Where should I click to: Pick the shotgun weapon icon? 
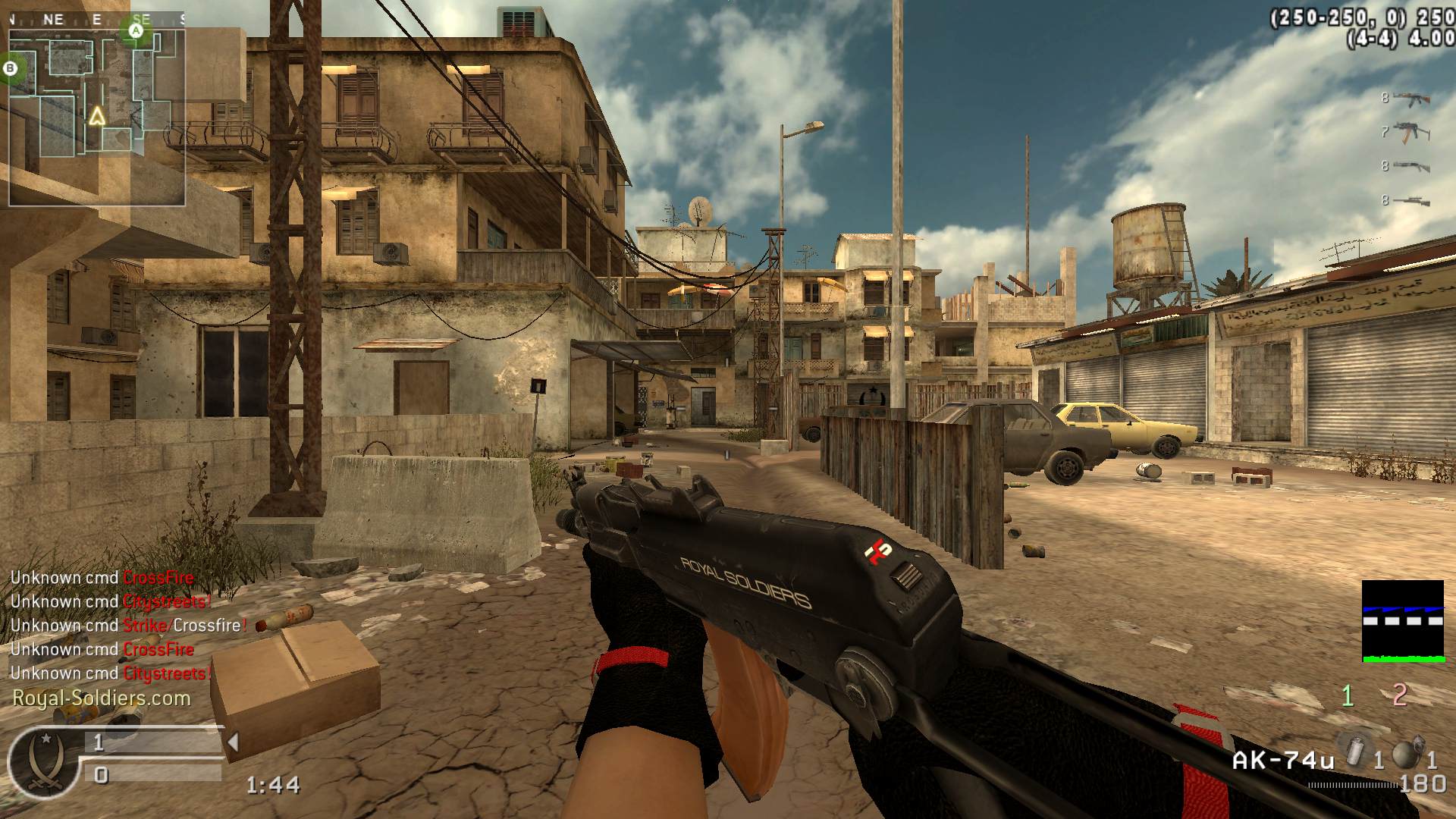click(1410, 167)
